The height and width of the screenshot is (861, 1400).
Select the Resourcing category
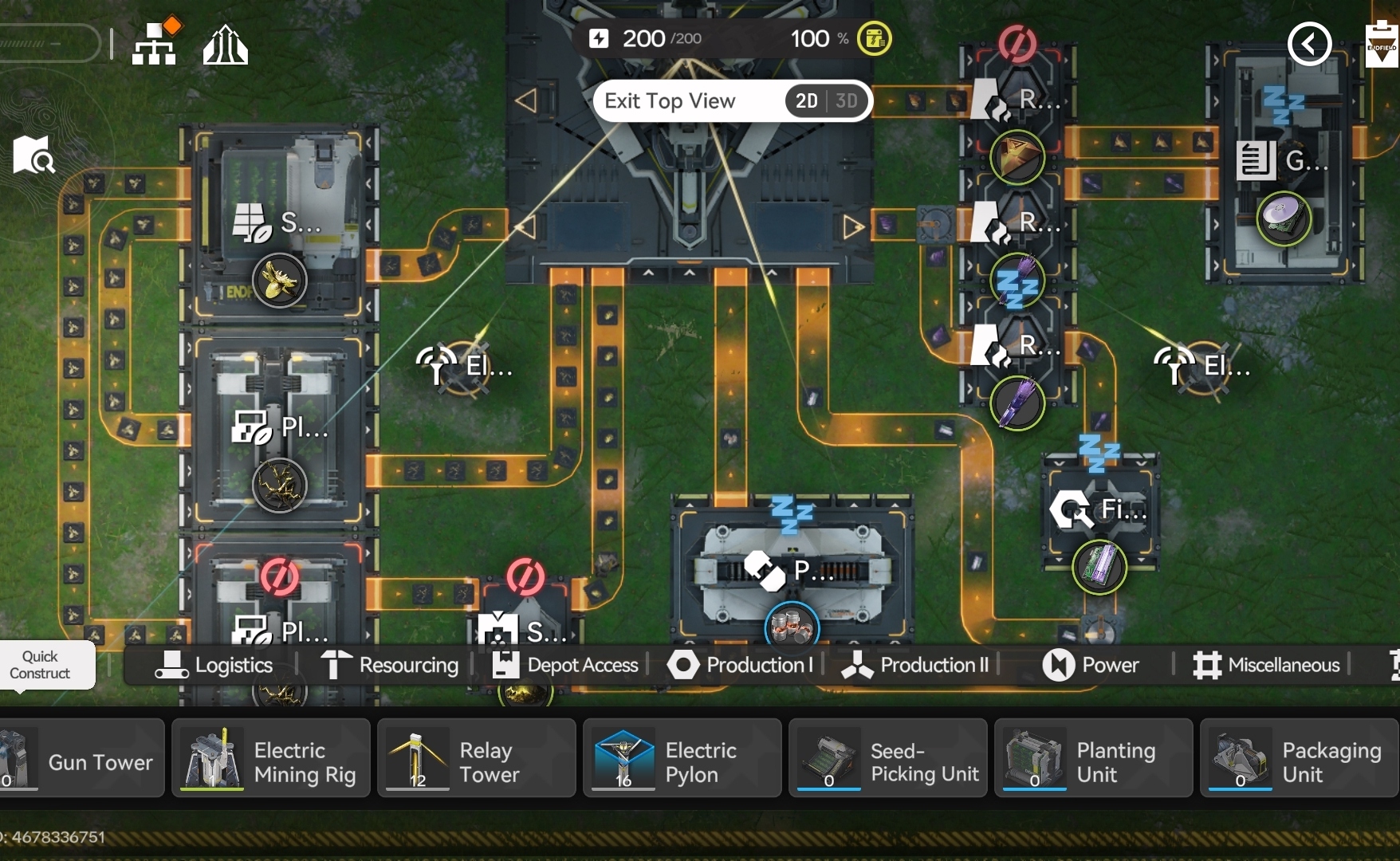coord(389,665)
